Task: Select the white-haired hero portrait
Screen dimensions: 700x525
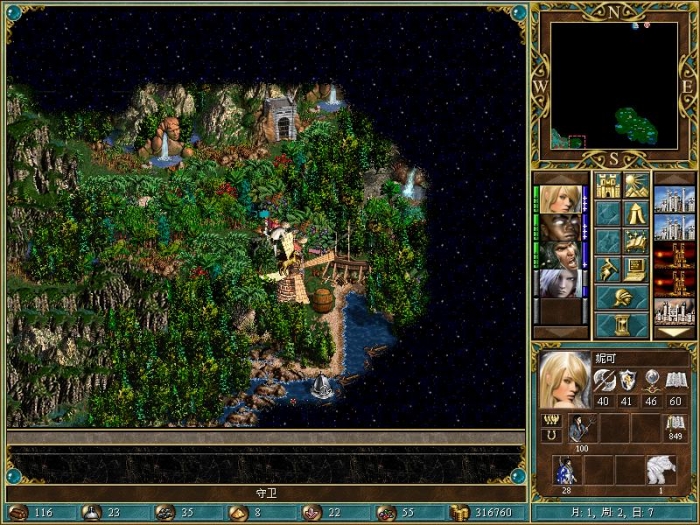Action: pyautogui.click(x=559, y=283)
